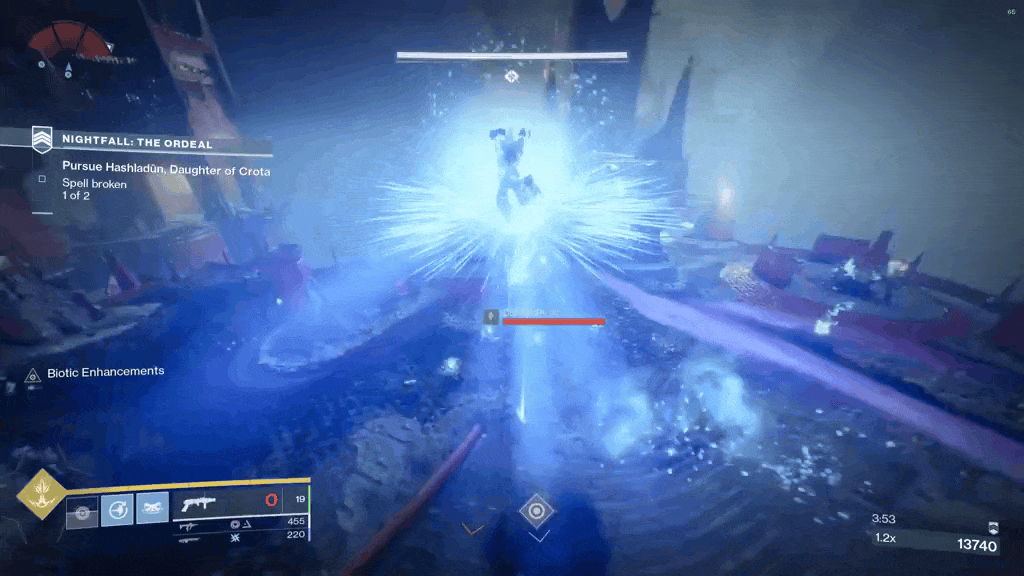
Task: Select the Pursue Hashladûn objective tracker
Action: (160, 171)
